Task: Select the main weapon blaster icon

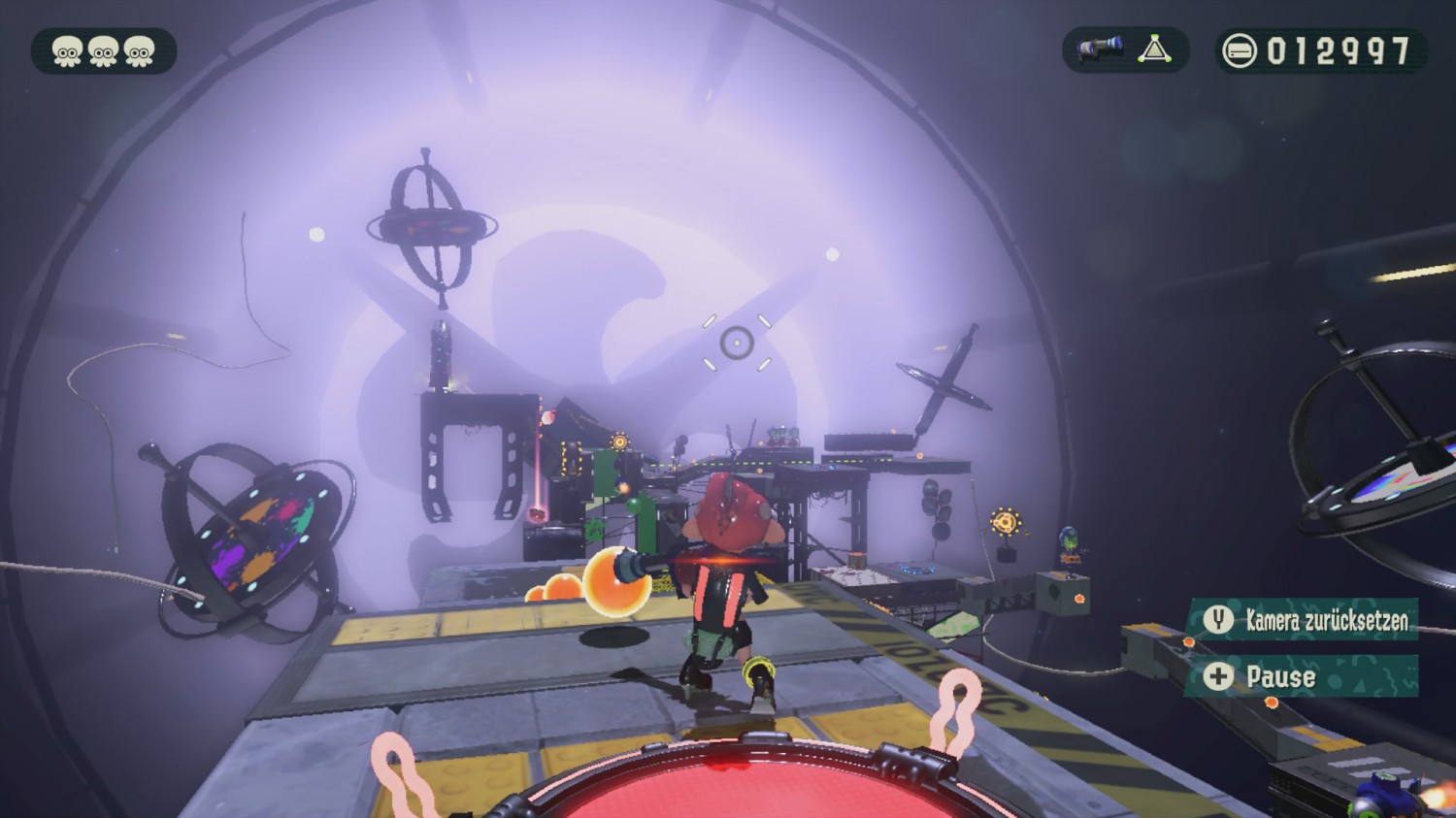Action: pyautogui.click(x=1099, y=49)
